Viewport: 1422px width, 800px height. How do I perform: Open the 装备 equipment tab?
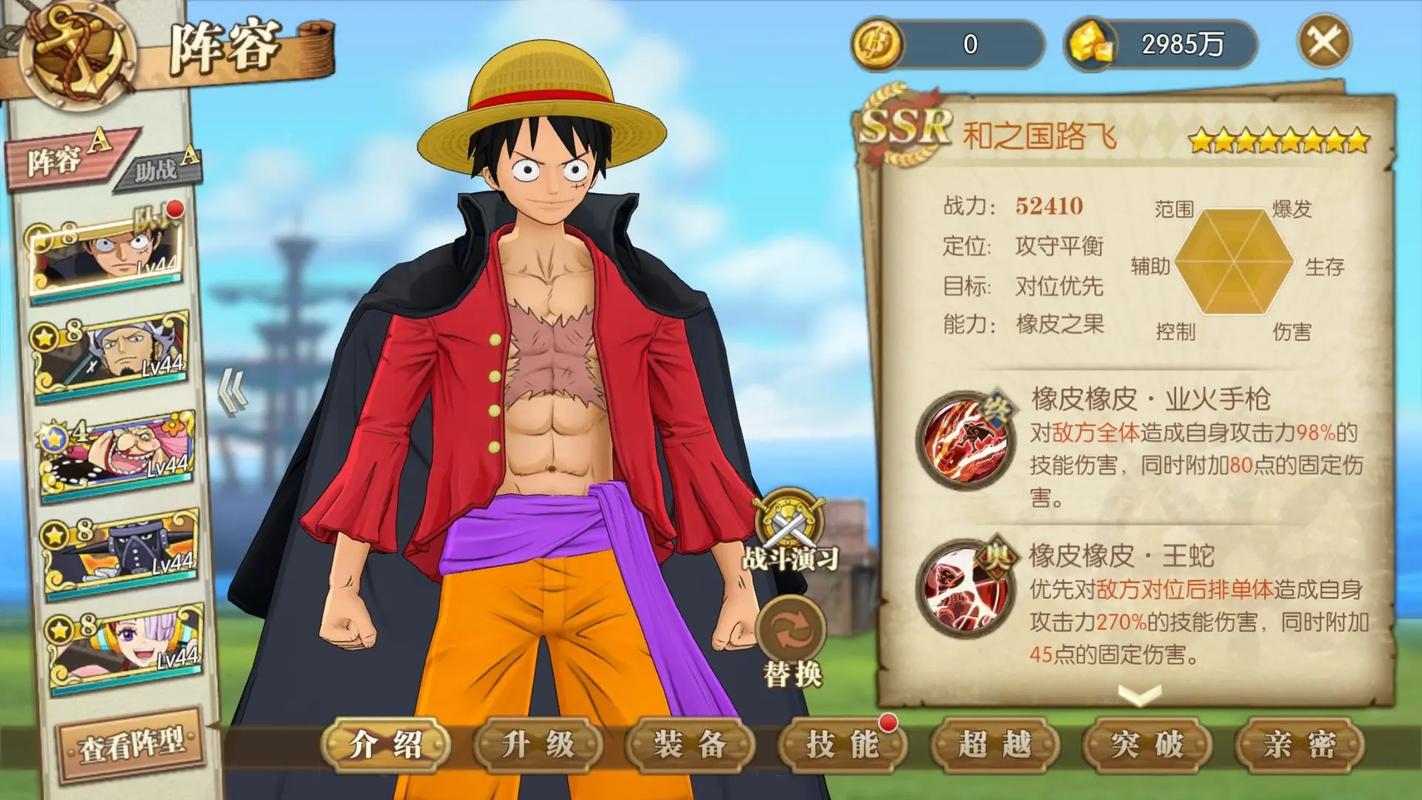690,745
